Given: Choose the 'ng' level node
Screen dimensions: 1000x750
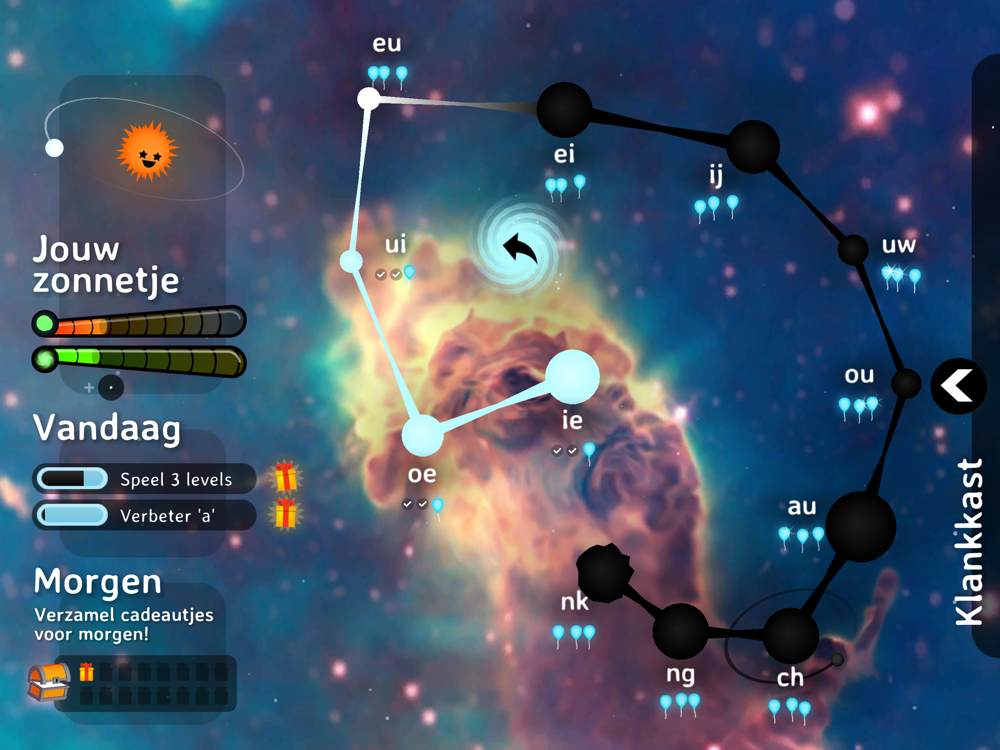Looking at the screenshot, I should [x=680, y=631].
